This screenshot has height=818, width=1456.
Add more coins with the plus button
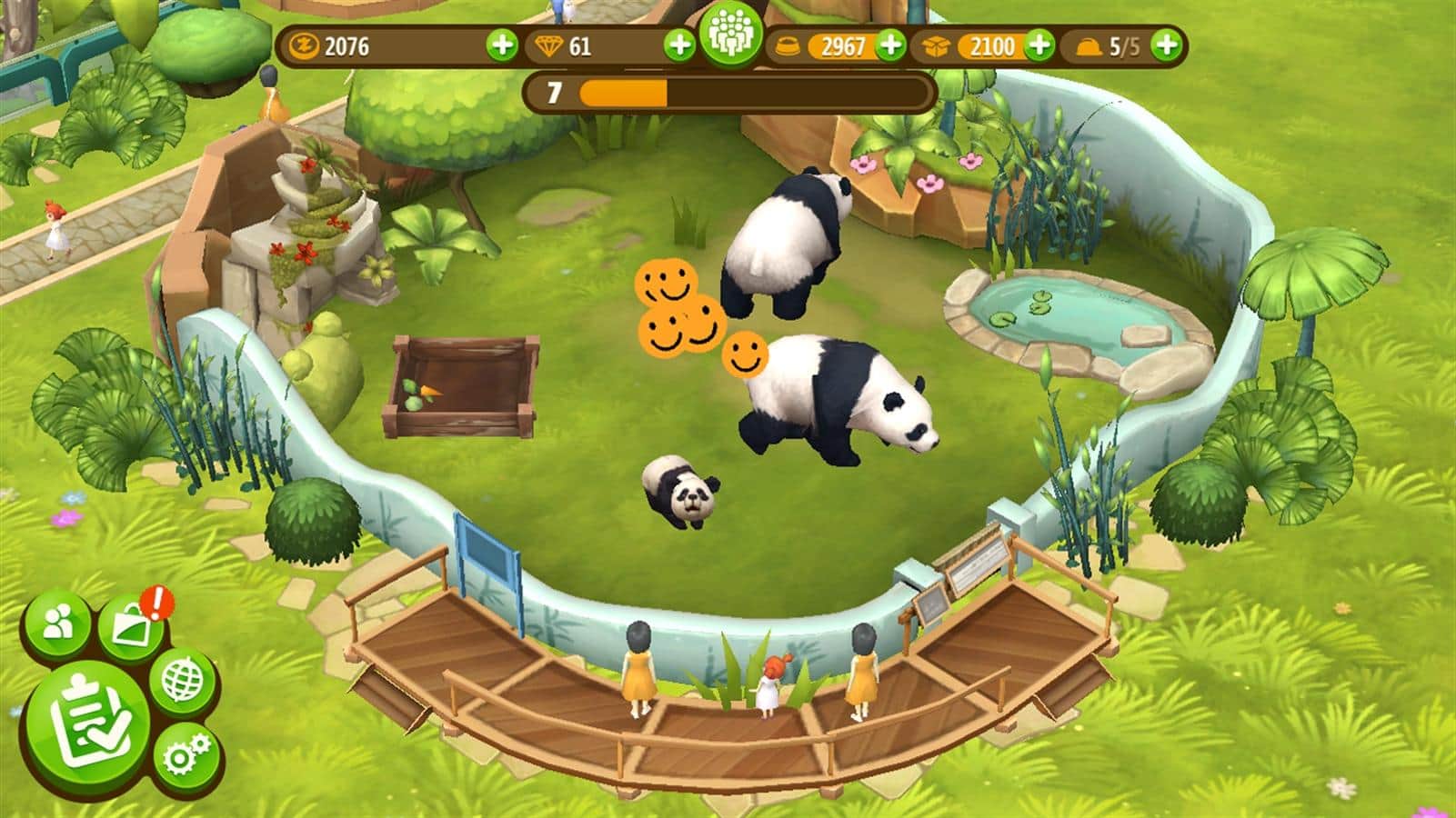[x=501, y=45]
